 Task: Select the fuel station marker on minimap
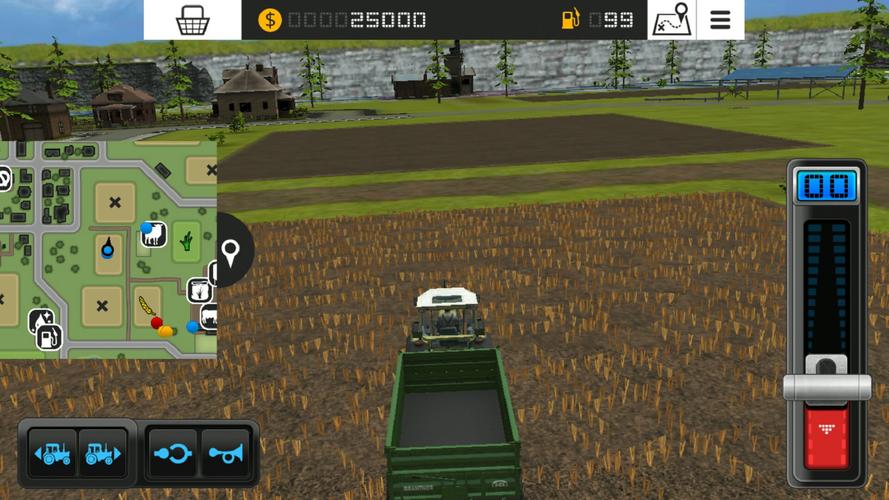pos(46,336)
